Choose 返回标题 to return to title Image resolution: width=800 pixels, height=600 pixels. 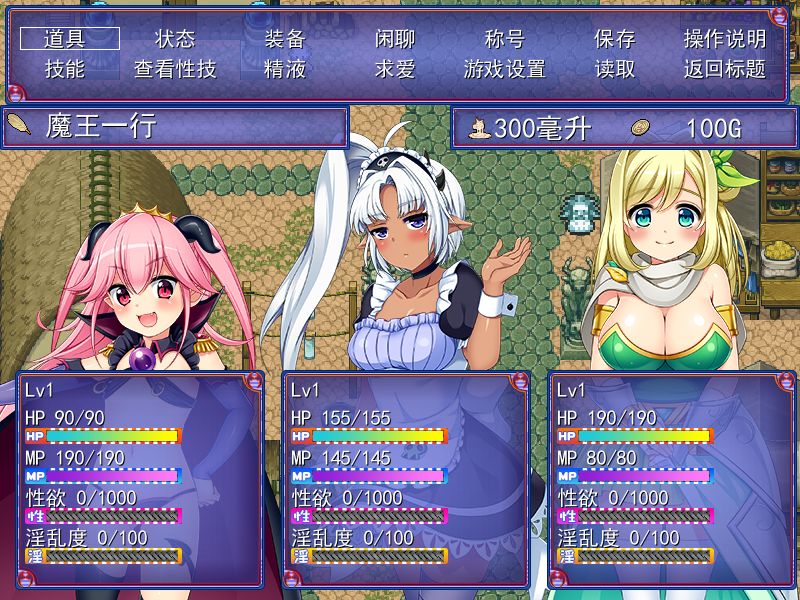pos(725,69)
